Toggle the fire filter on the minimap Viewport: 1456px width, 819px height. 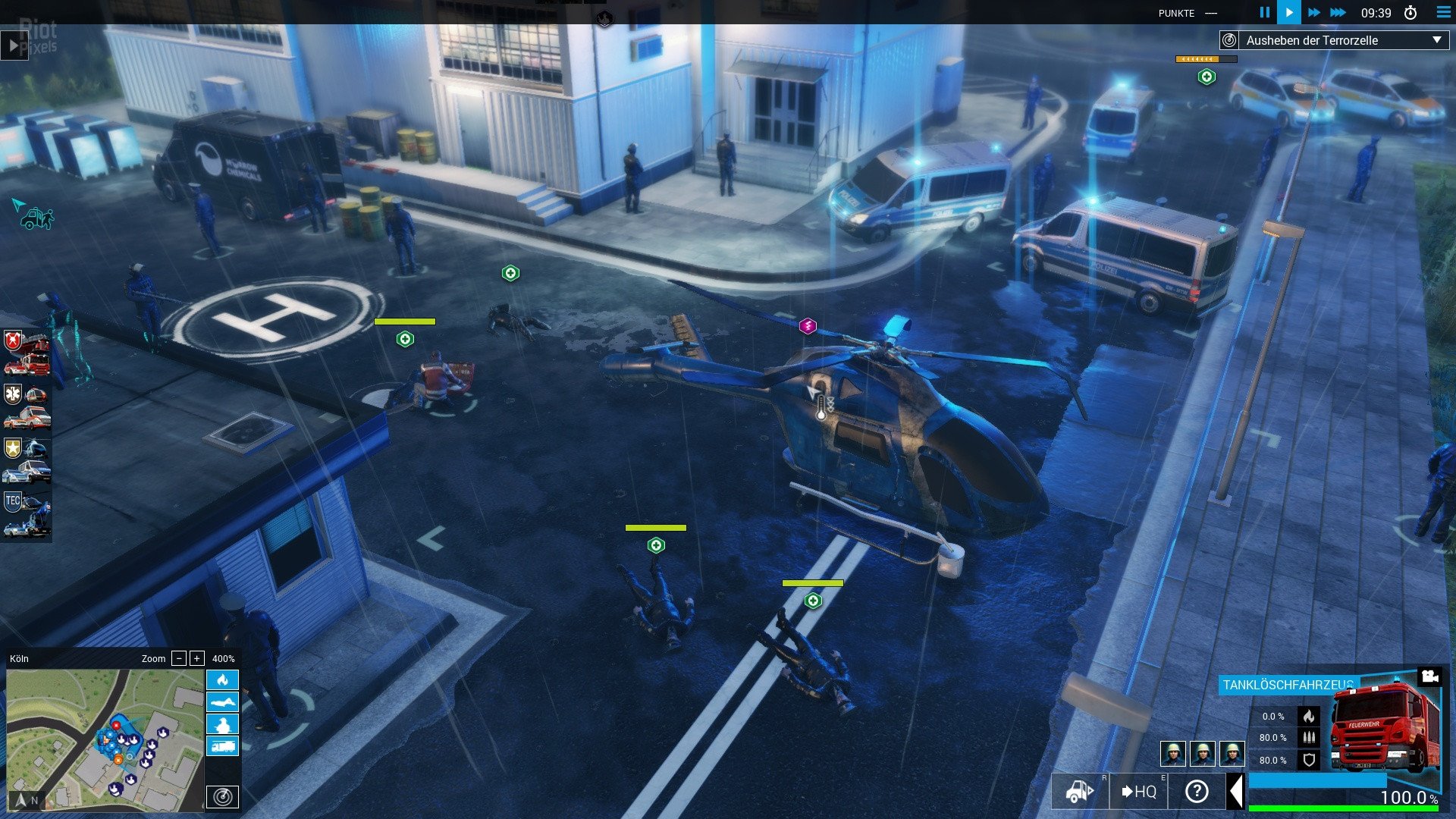[x=222, y=679]
